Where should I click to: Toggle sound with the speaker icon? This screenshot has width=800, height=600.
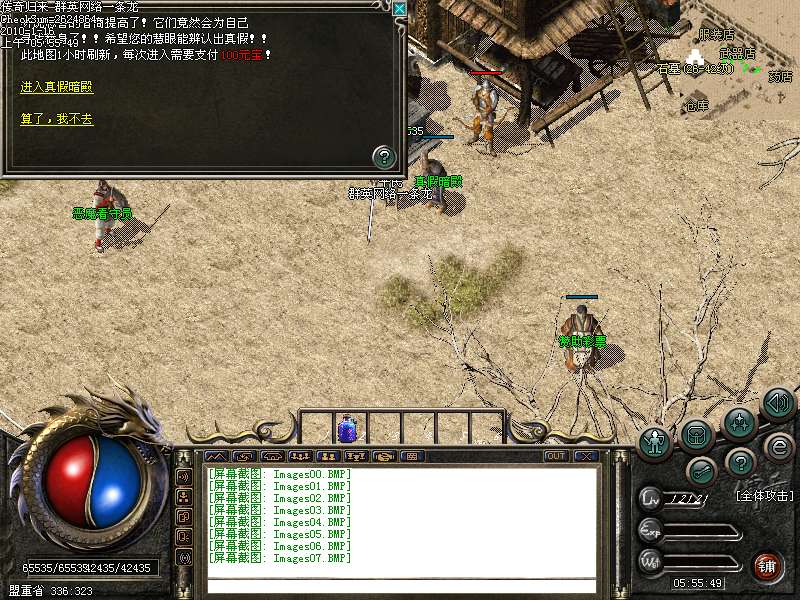coord(778,403)
